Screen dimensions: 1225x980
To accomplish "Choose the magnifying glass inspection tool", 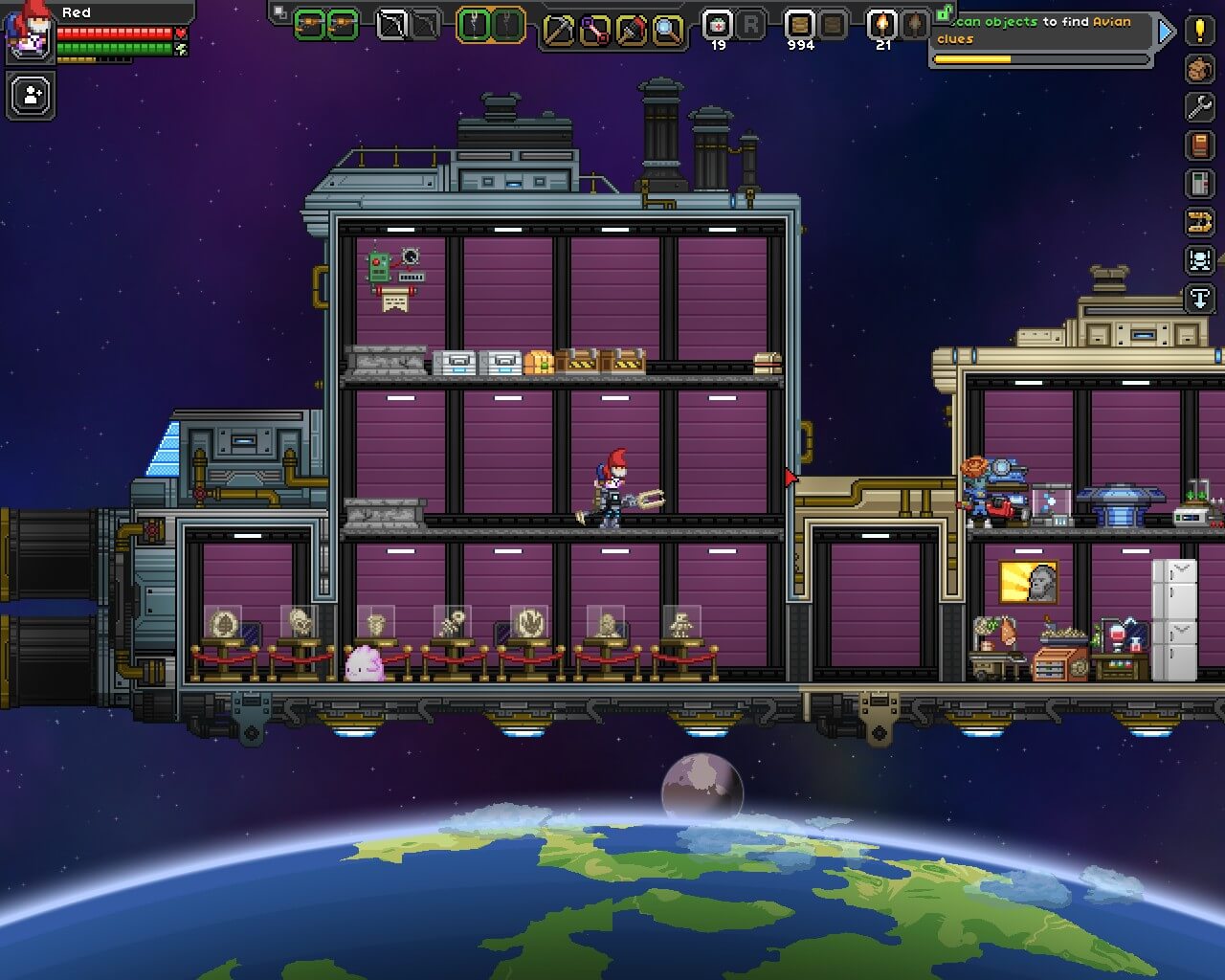I will point(667,30).
